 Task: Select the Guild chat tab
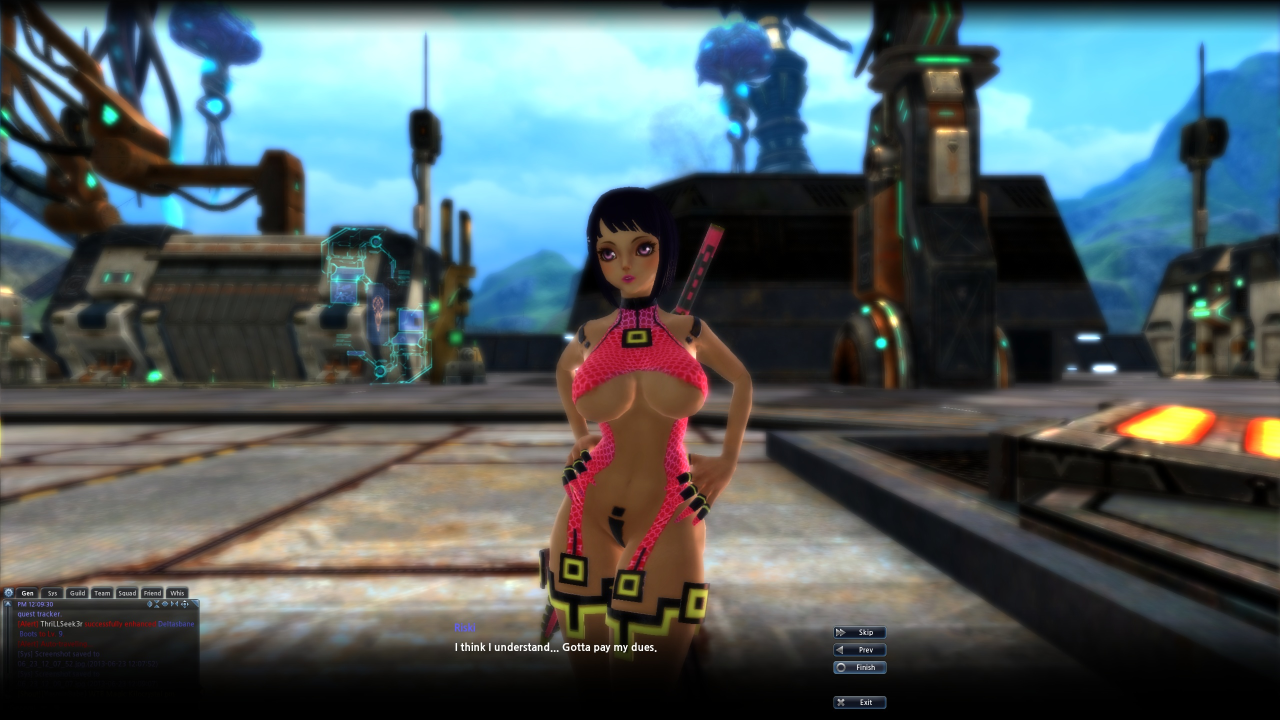coord(77,593)
